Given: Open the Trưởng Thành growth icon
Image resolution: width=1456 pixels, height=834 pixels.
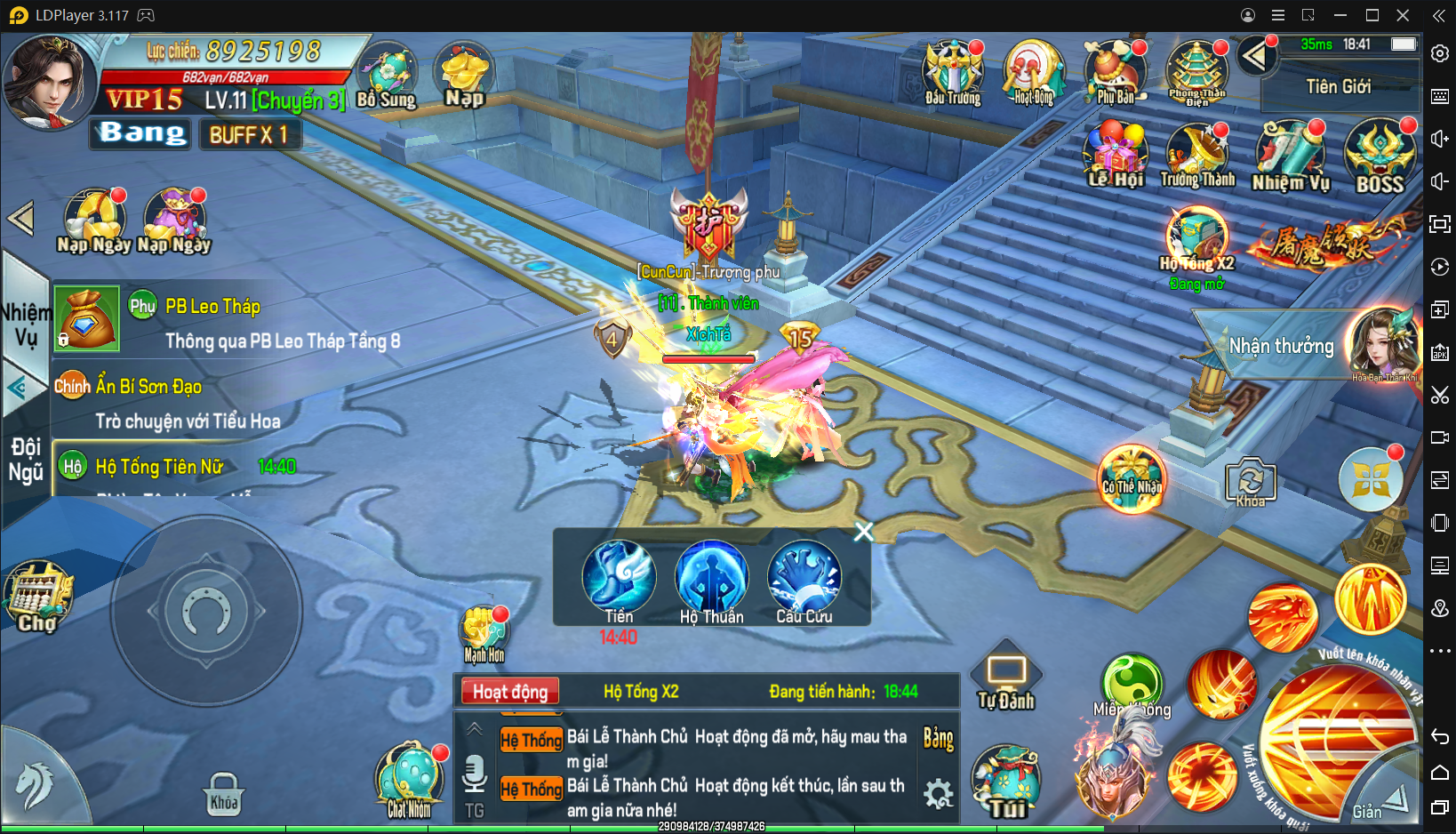Looking at the screenshot, I should [x=1197, y=156].
